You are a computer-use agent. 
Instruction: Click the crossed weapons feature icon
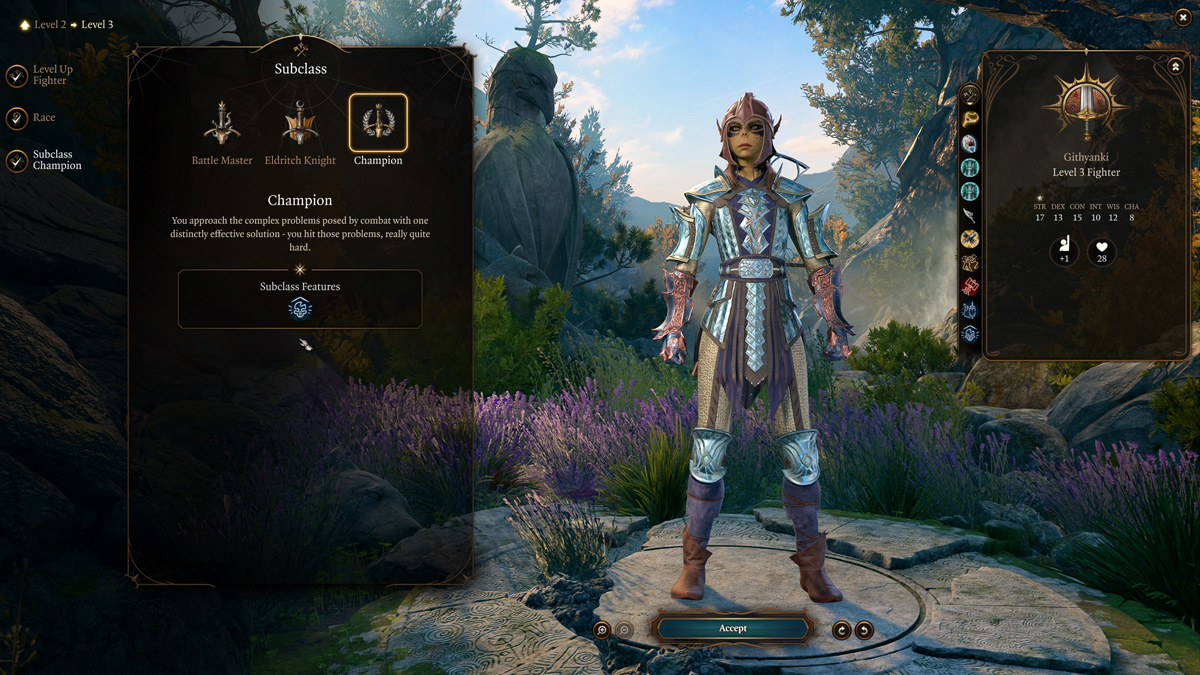click(969, 239)
